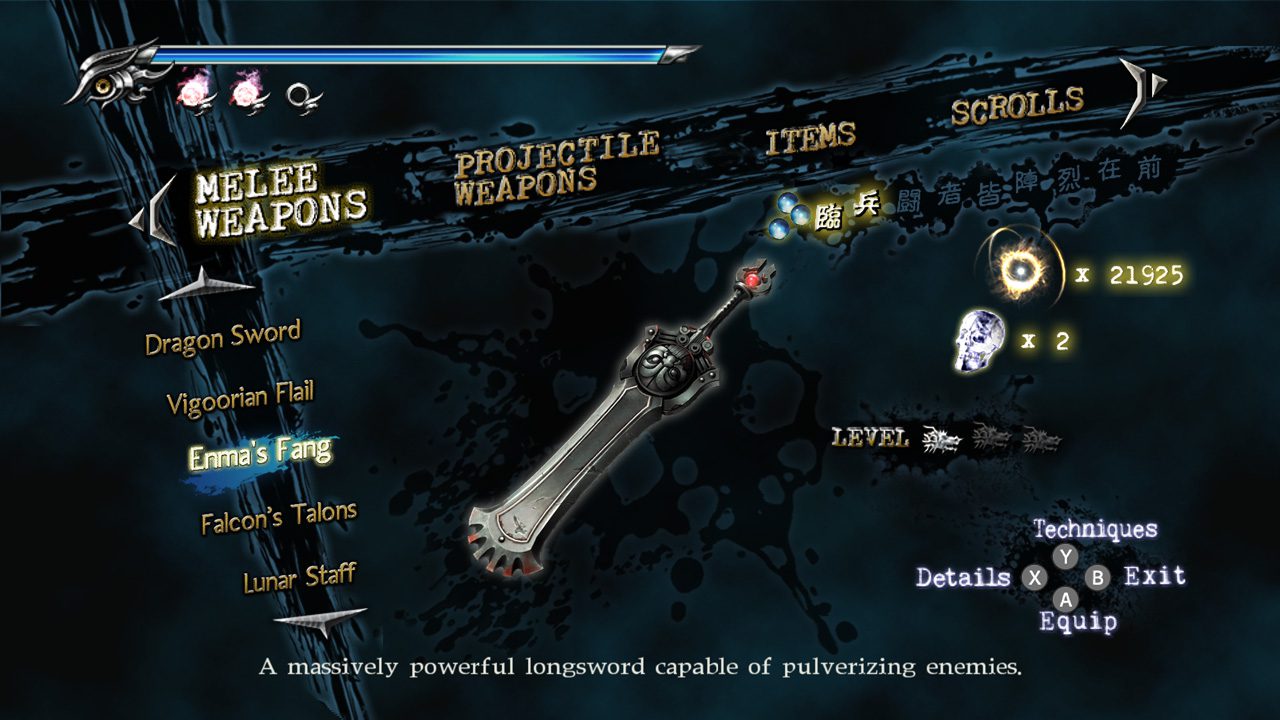
Task: Click the left category arrow beside Melee Weapons
Action: [x=157, y=211]
